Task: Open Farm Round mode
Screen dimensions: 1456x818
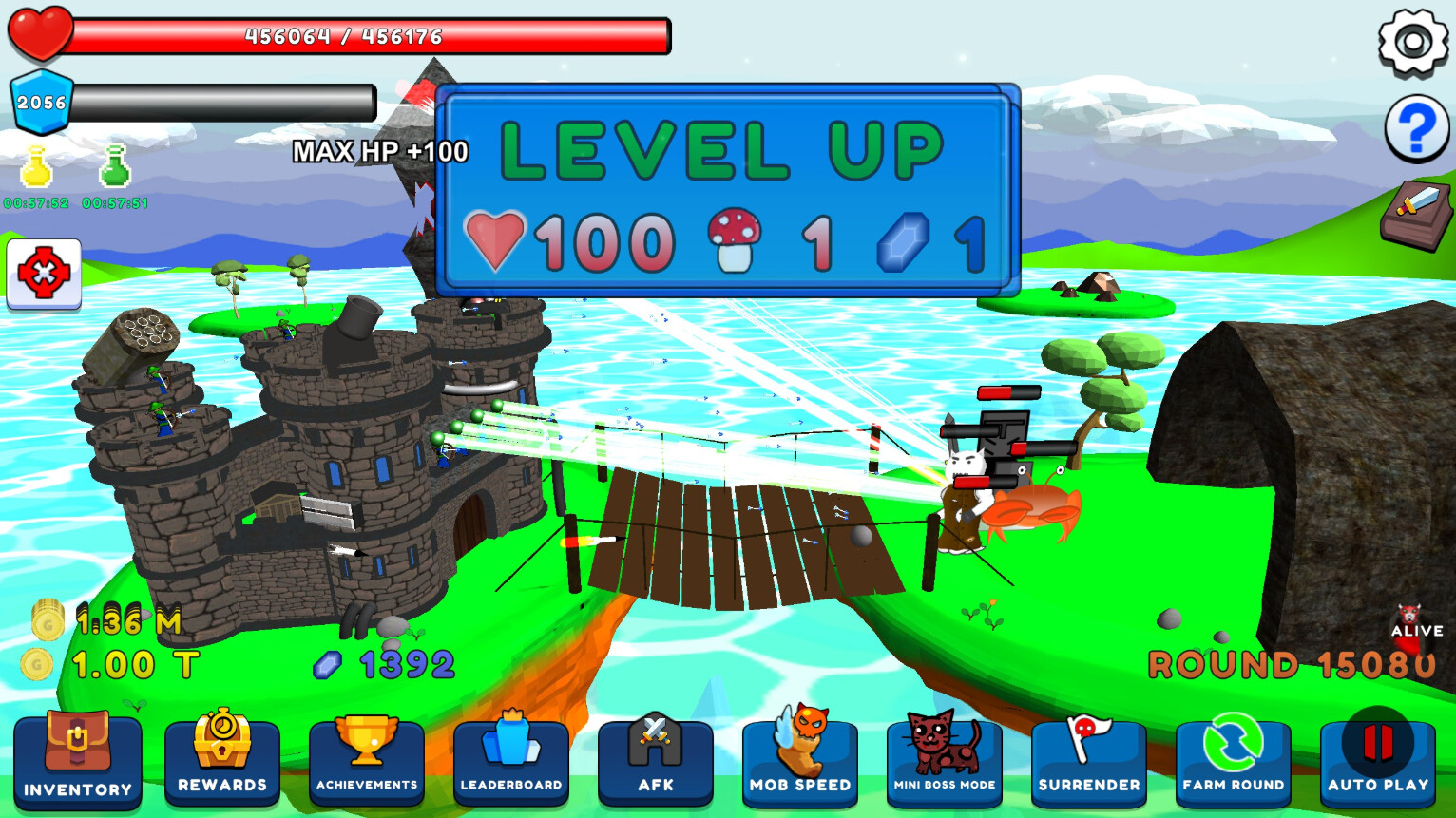Action: coord(1233,760)
